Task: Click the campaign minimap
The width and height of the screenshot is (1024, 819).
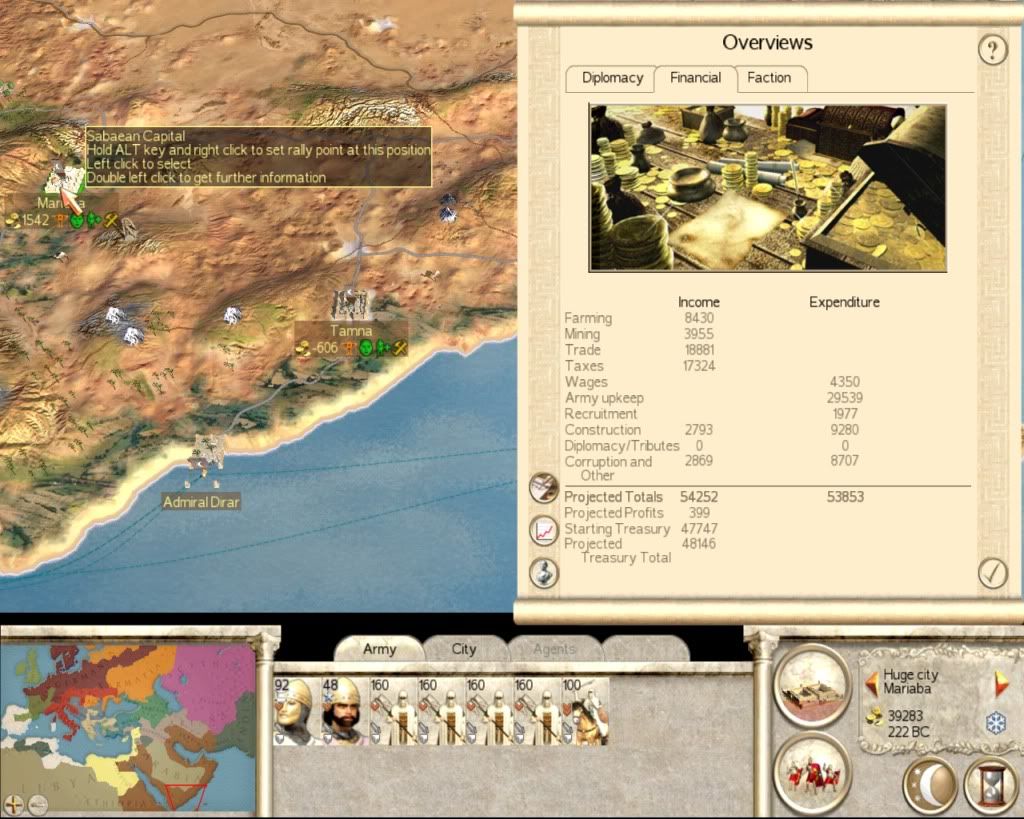Action: (x=128, y=722)
